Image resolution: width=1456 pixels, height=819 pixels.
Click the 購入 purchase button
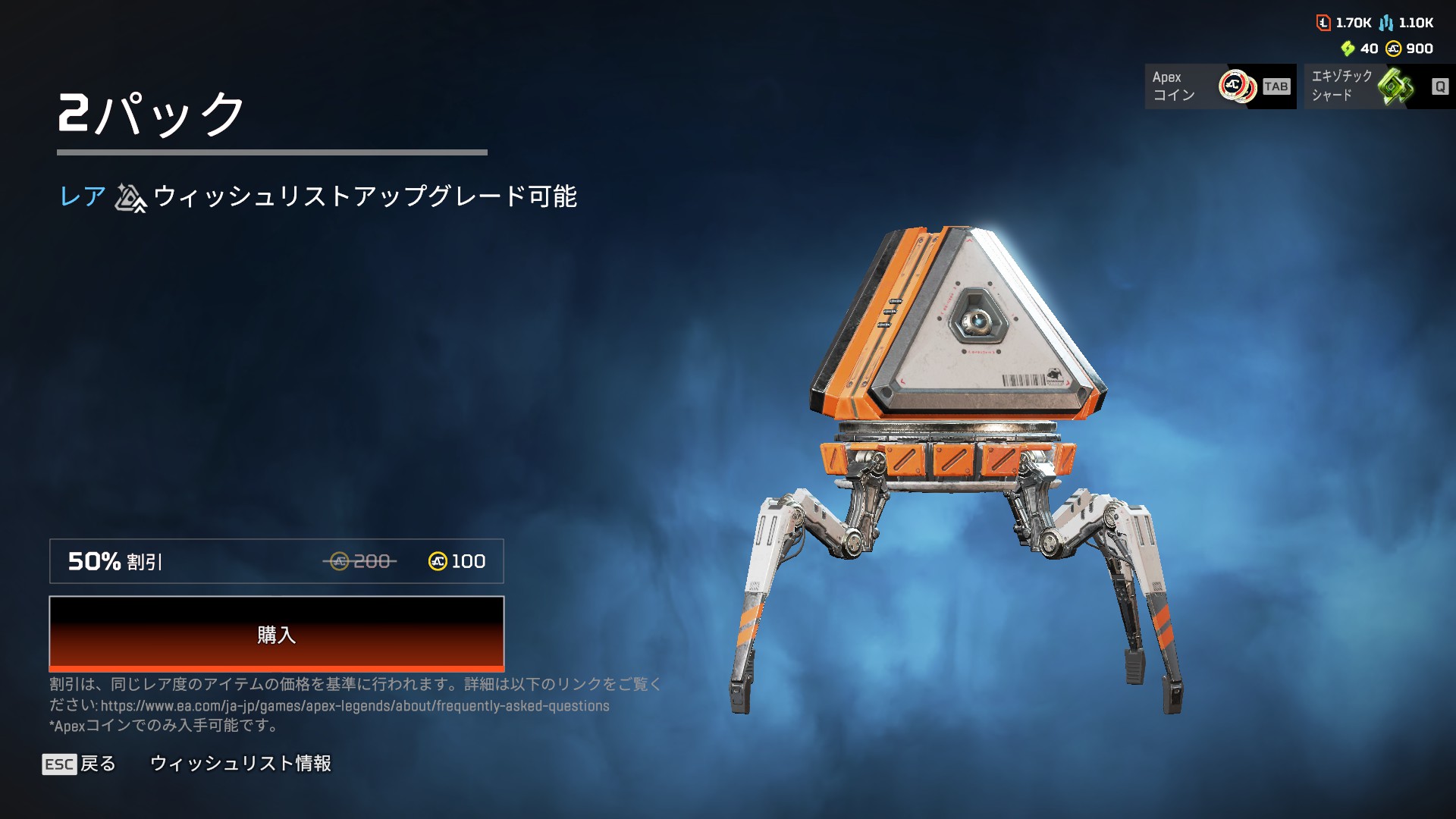(x=276, y=634)
